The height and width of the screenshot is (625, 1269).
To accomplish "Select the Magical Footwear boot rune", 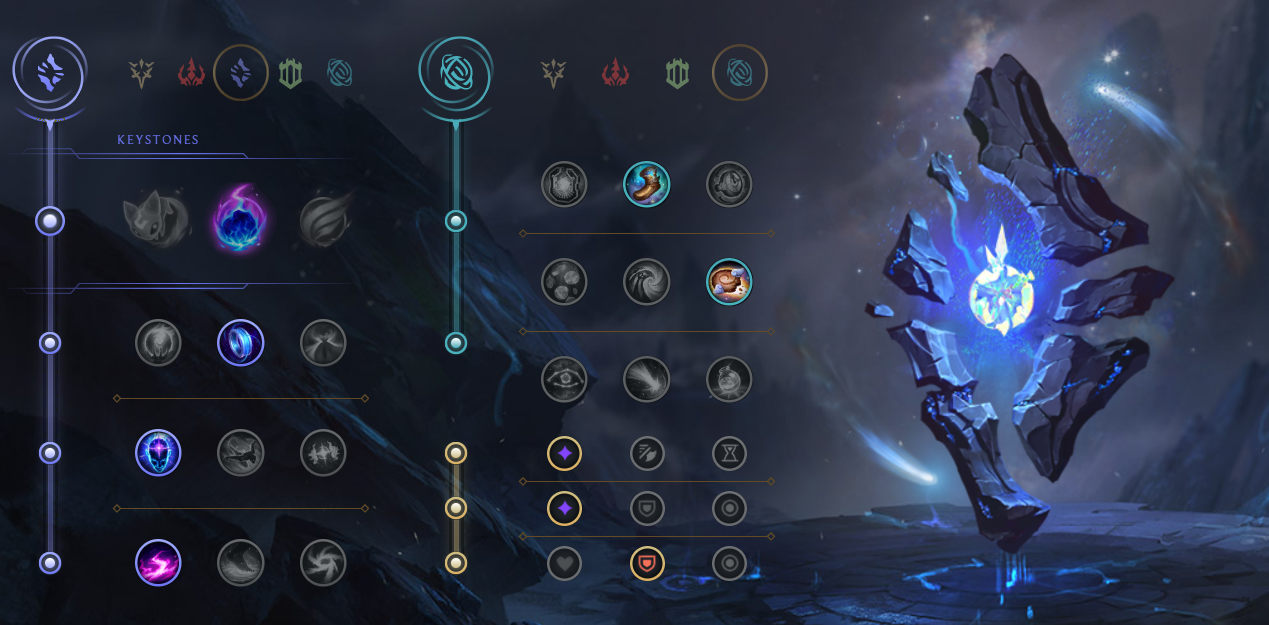I will 646,184.
